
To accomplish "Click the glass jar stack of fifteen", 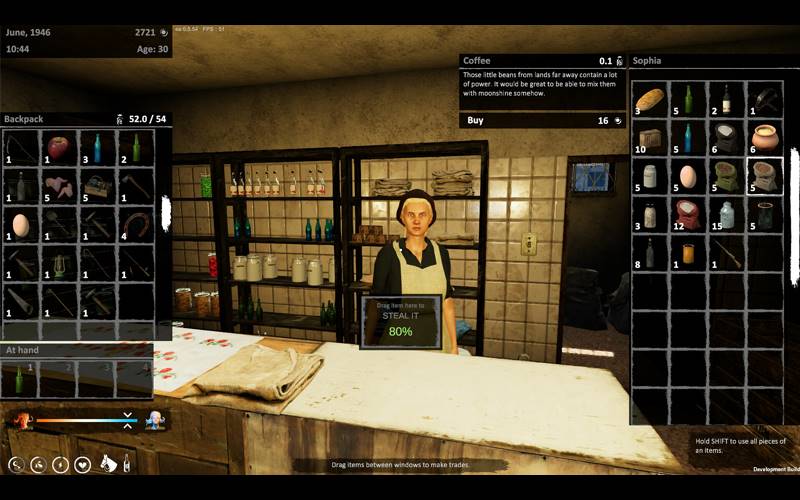I will tap(727, 214).
